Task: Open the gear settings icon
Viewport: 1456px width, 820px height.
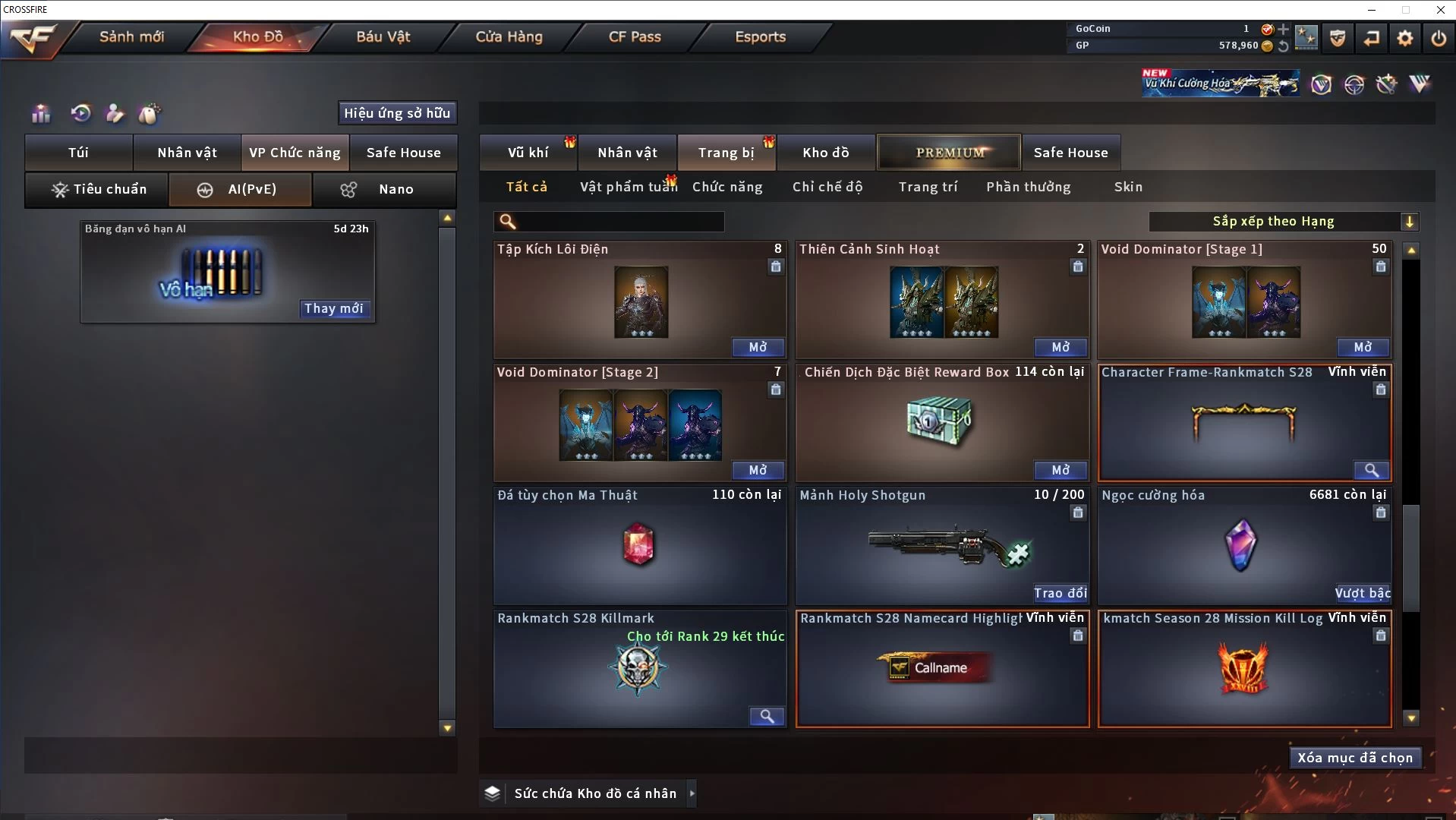Action: pyautogui.click(x=1405, y=37)
